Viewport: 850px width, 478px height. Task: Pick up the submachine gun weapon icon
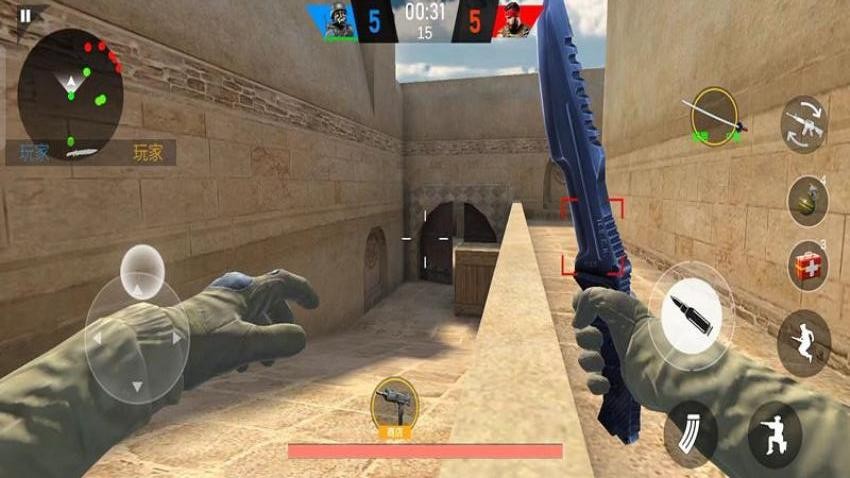394,405
